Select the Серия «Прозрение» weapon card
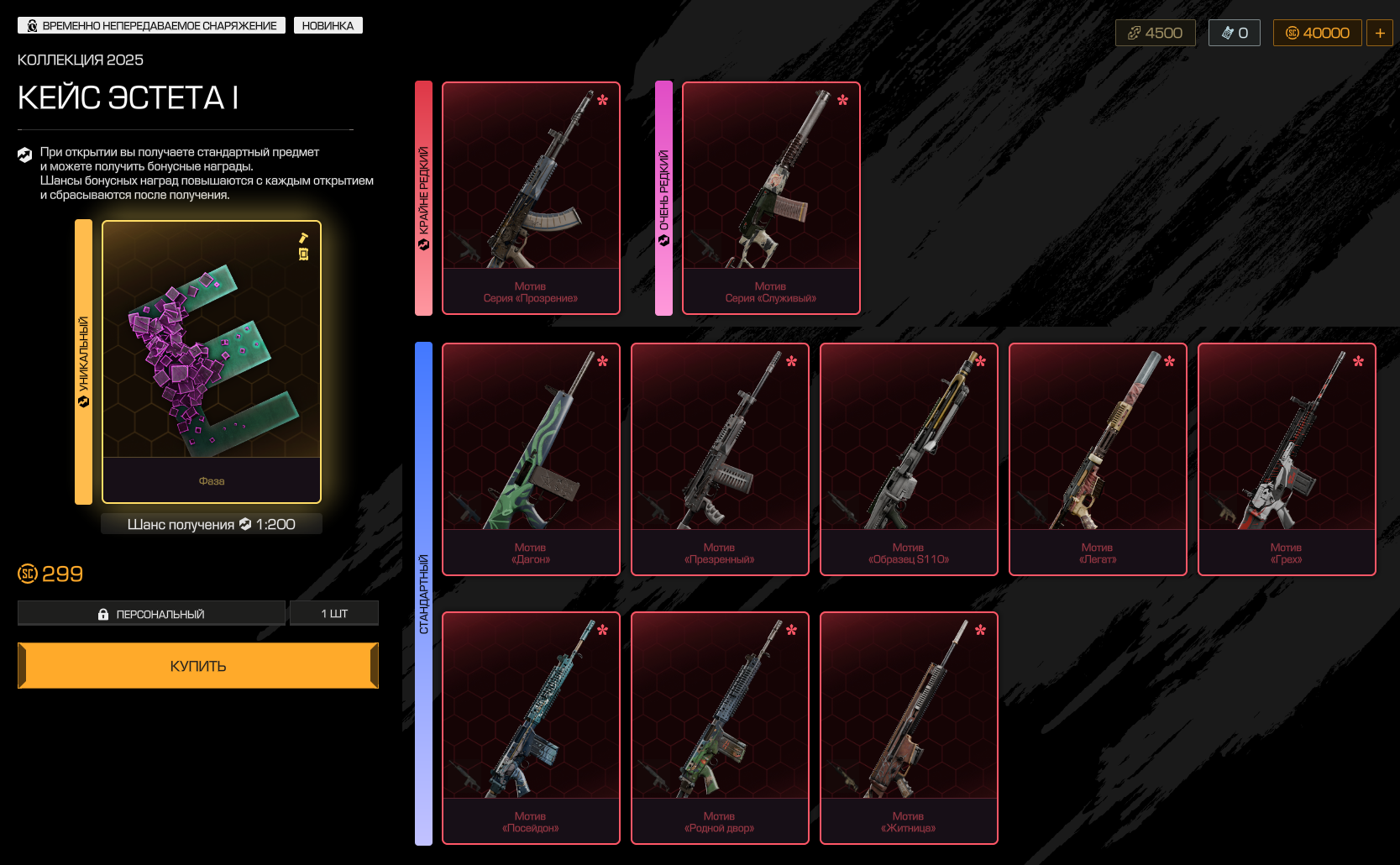1400x865 pixels. [x=531, y=198]
